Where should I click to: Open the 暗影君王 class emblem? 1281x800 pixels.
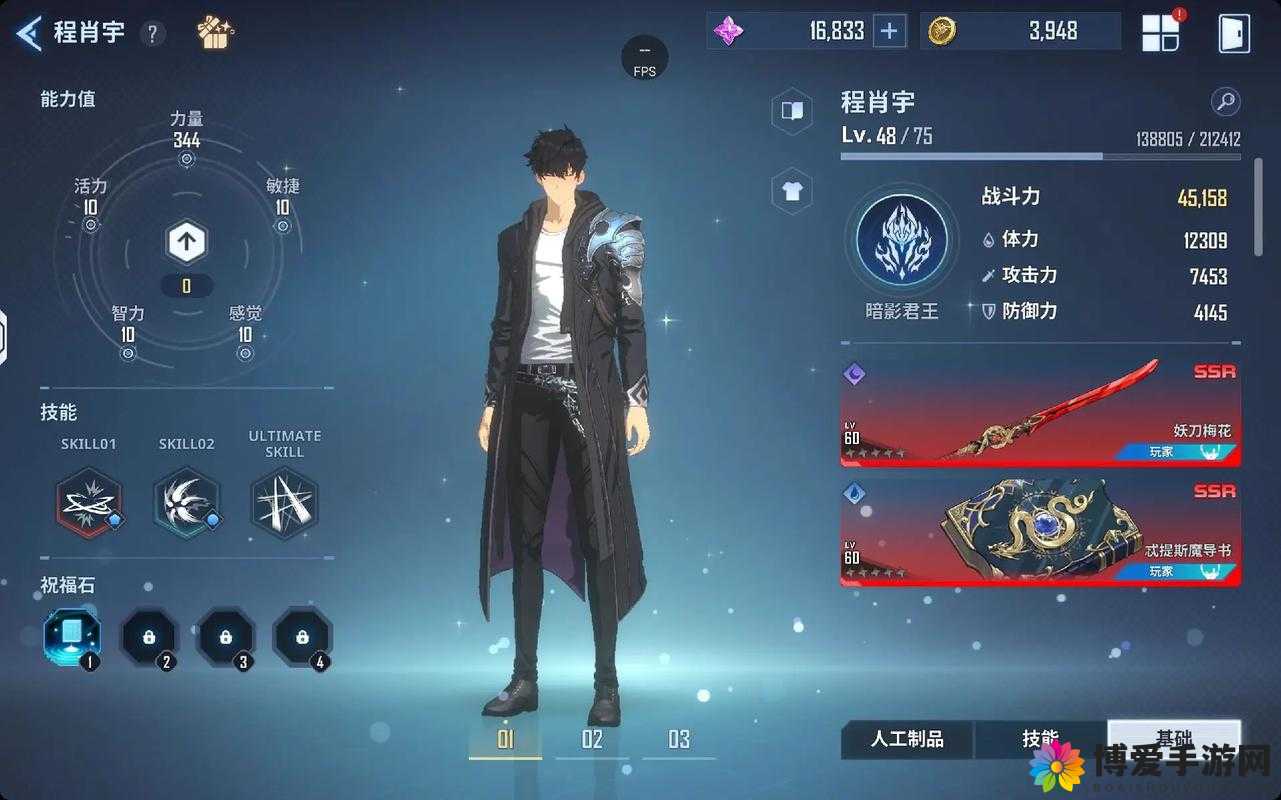[x=901, y=243]
